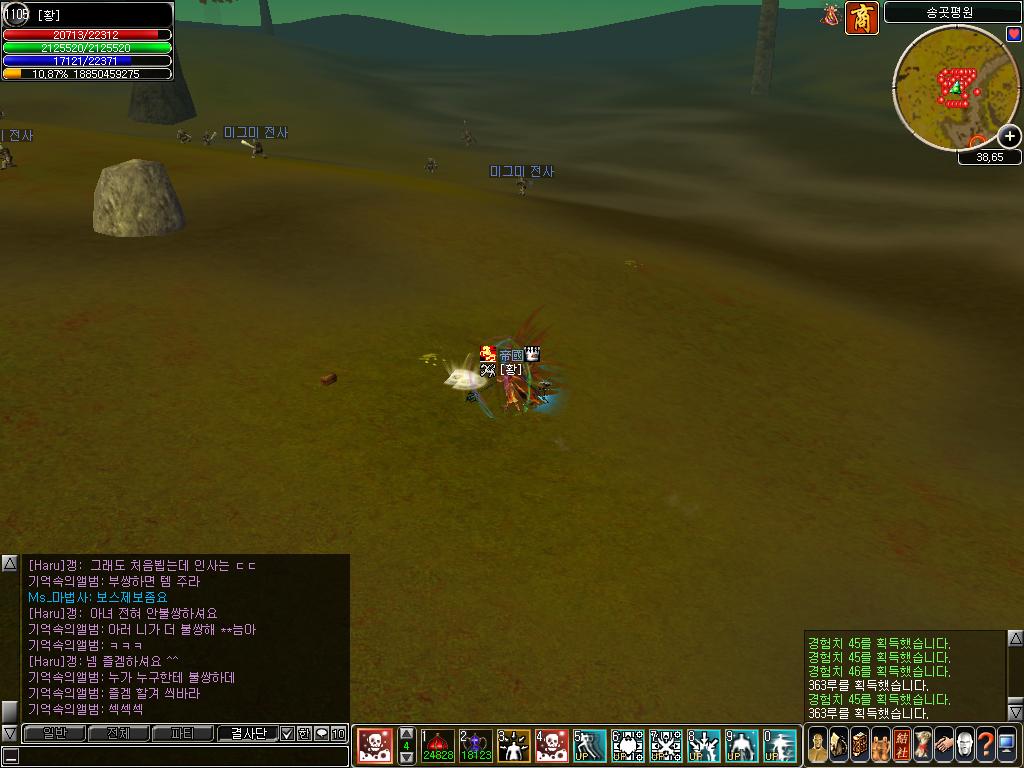Click the circular minimap

[x=955, y=88]
